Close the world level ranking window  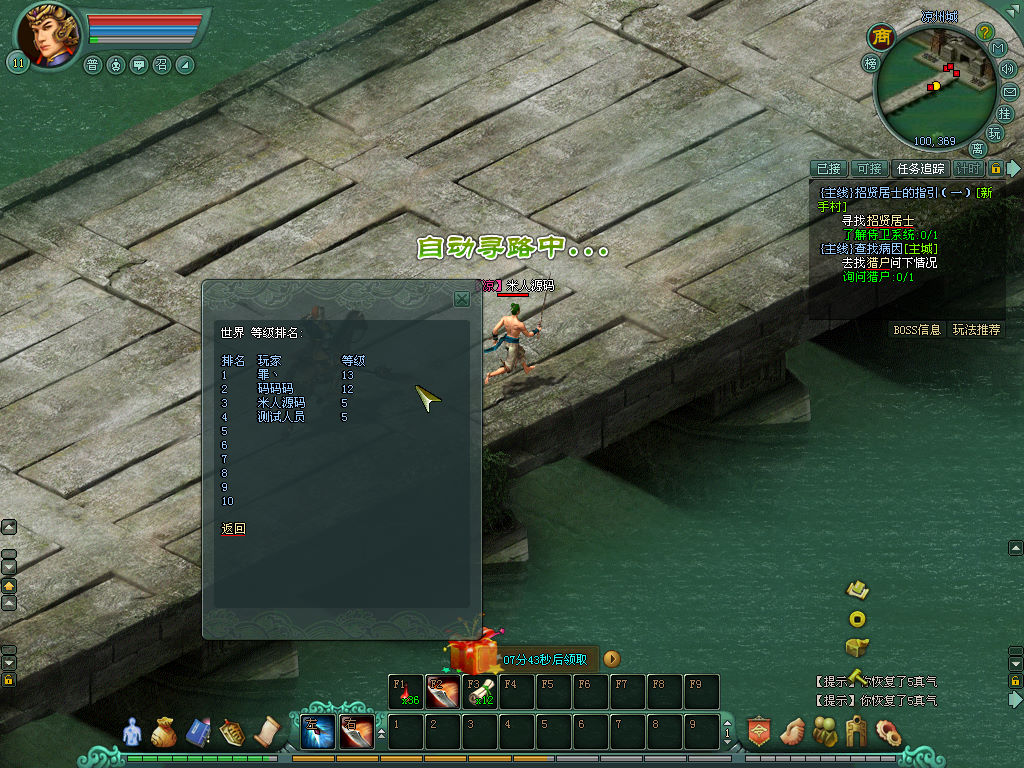[x=461, y=298]
